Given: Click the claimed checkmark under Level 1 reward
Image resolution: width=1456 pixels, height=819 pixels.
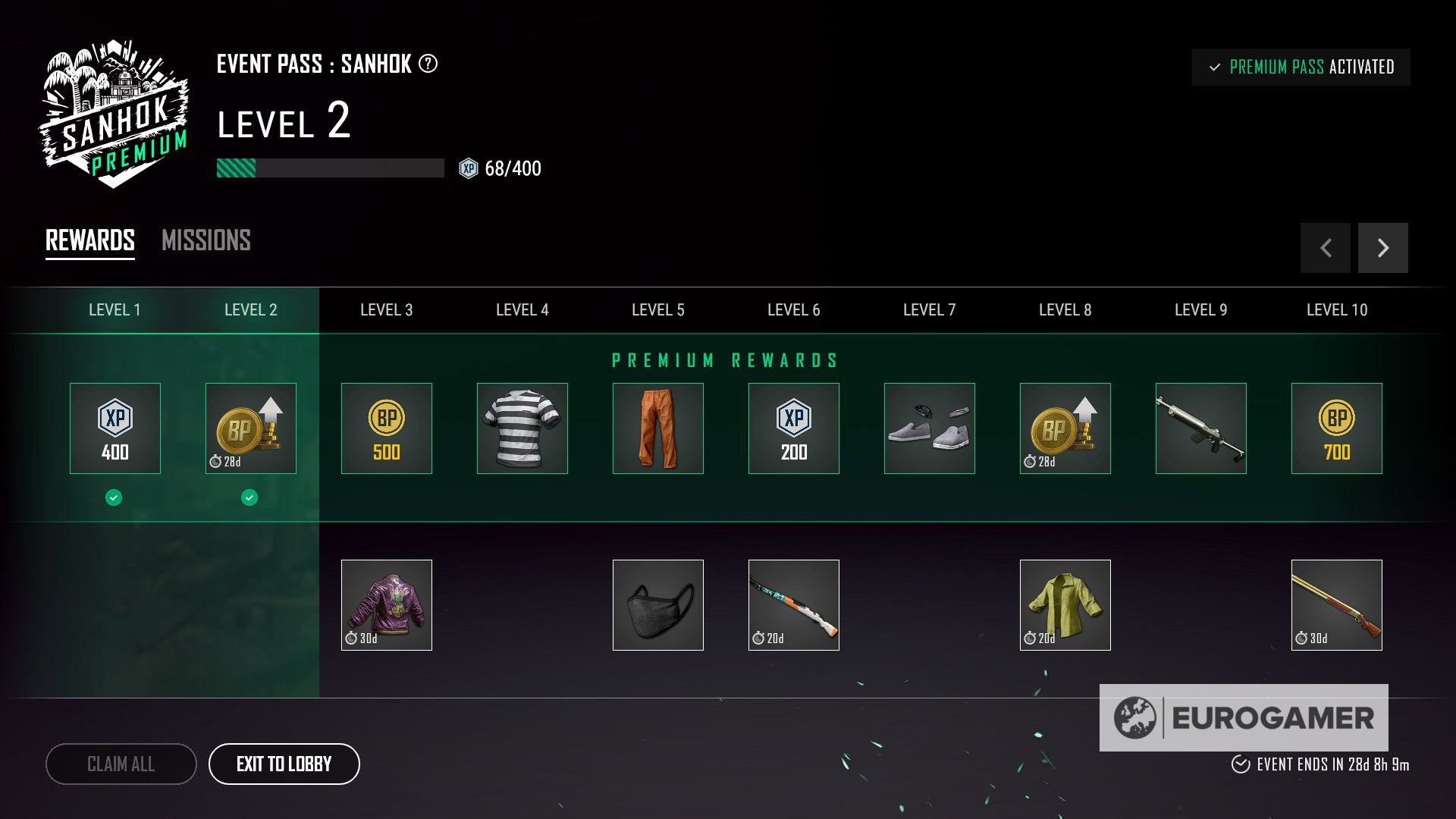Looking at the screenshot, I should click(x=115, y=497).
